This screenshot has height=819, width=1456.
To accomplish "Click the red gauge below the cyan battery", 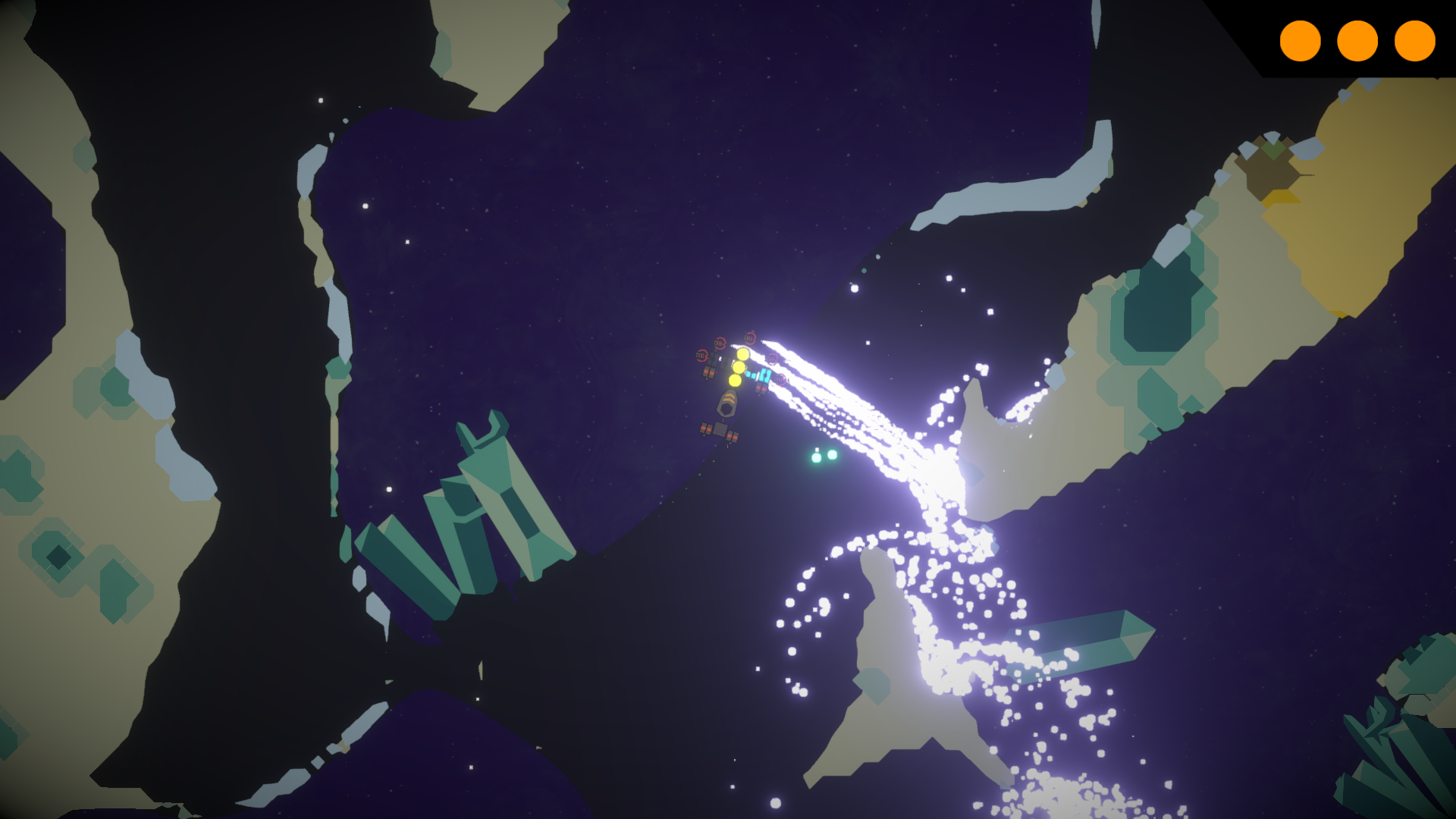I will coord(780,379).
